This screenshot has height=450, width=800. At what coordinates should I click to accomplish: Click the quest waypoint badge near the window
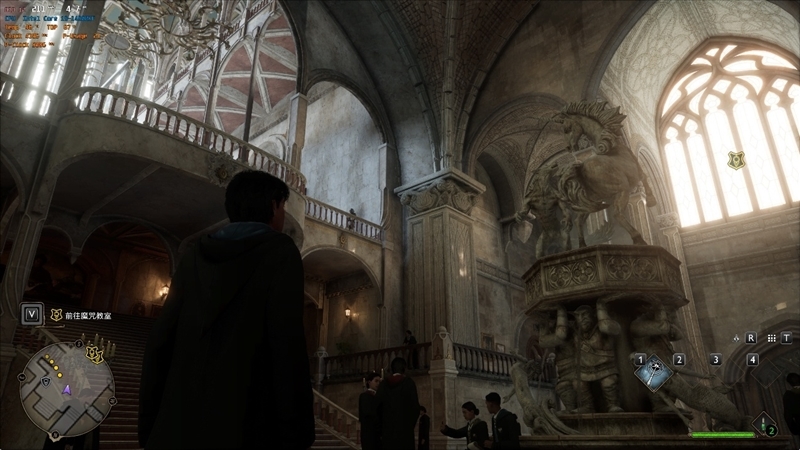pos(736,159)
